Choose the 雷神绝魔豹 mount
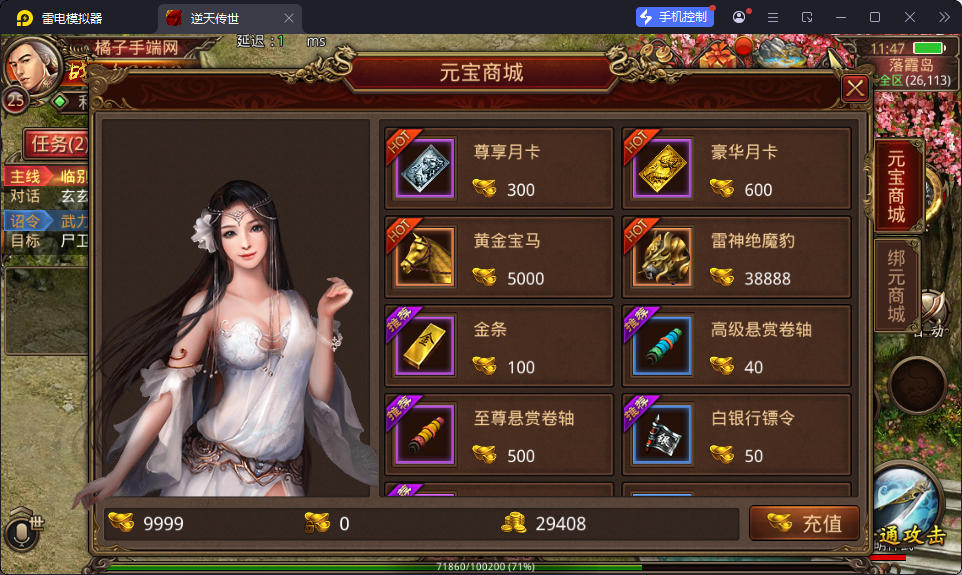962x575 pixels. click(736, 259)
